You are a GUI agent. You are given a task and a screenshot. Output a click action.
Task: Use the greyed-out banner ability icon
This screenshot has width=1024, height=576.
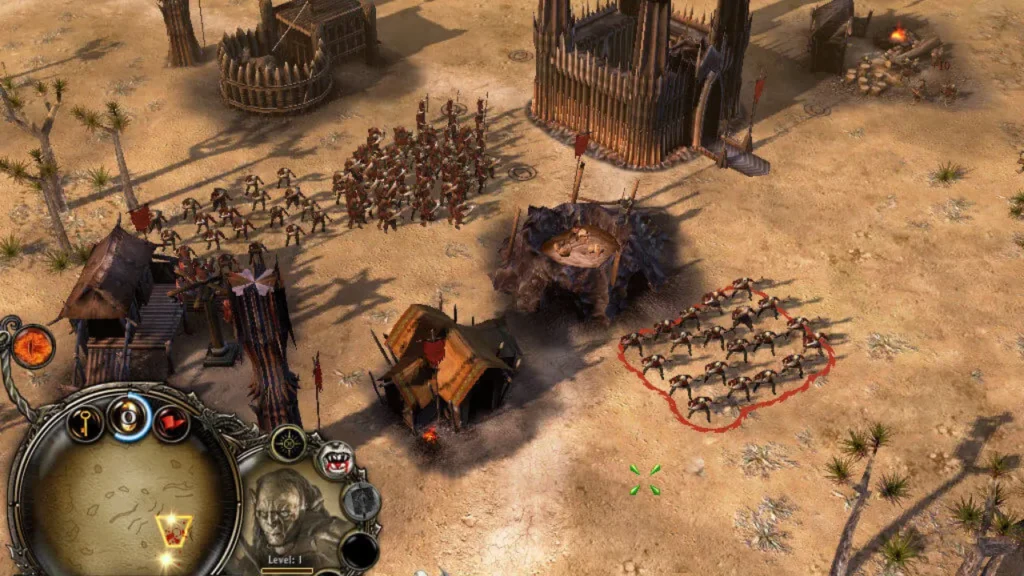pyautogui.click(x=360, y=501)
